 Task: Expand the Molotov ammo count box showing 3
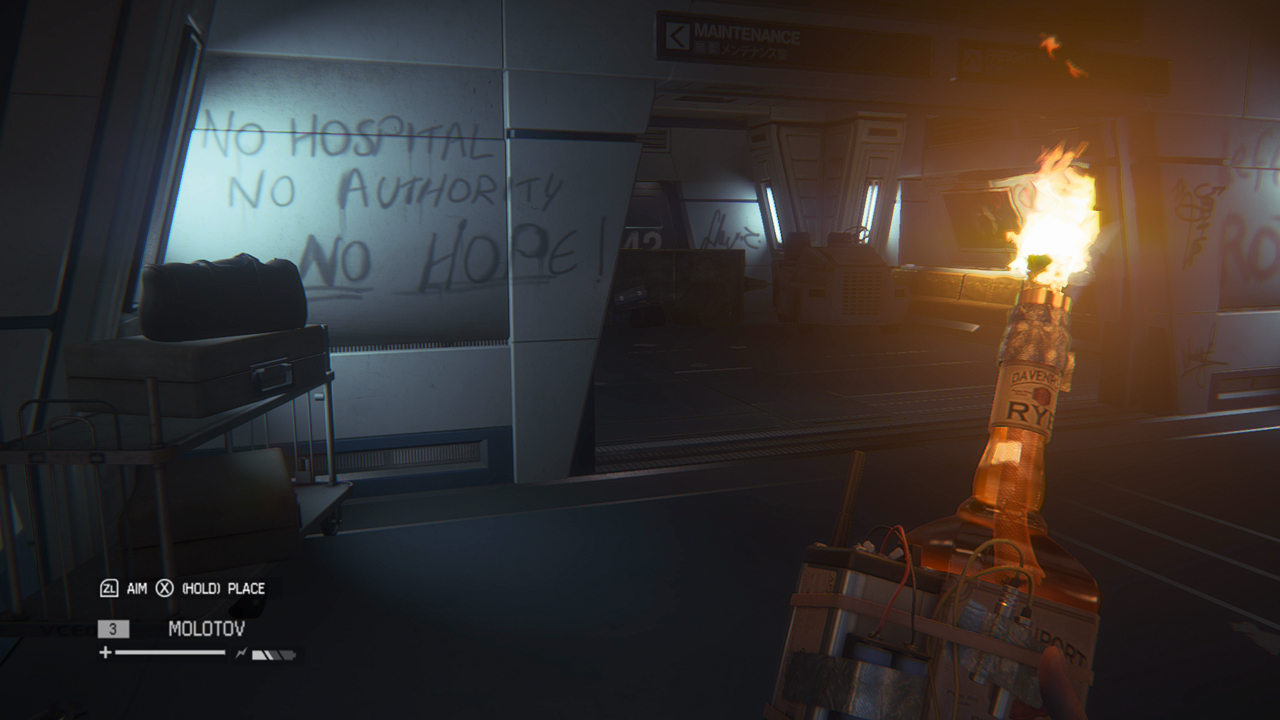(113, 629)
